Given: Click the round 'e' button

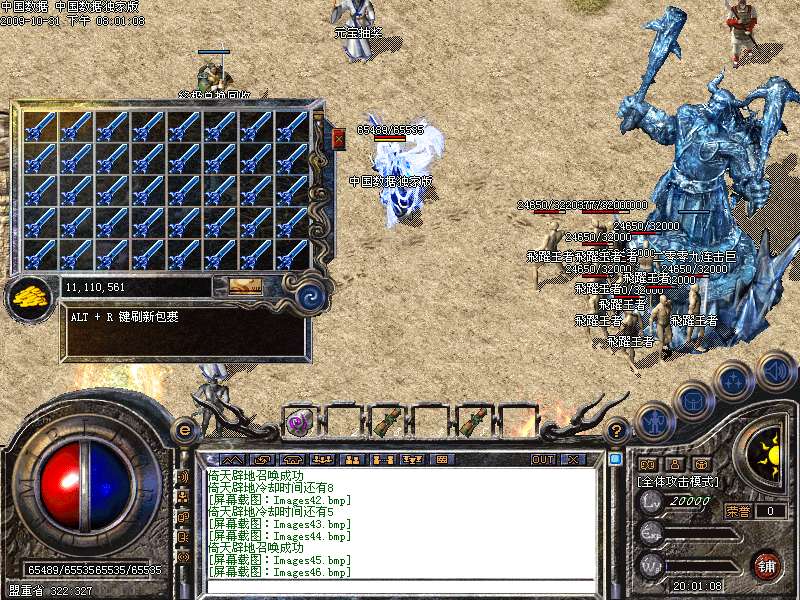Looking at the screenshot, I should (184, 430).
